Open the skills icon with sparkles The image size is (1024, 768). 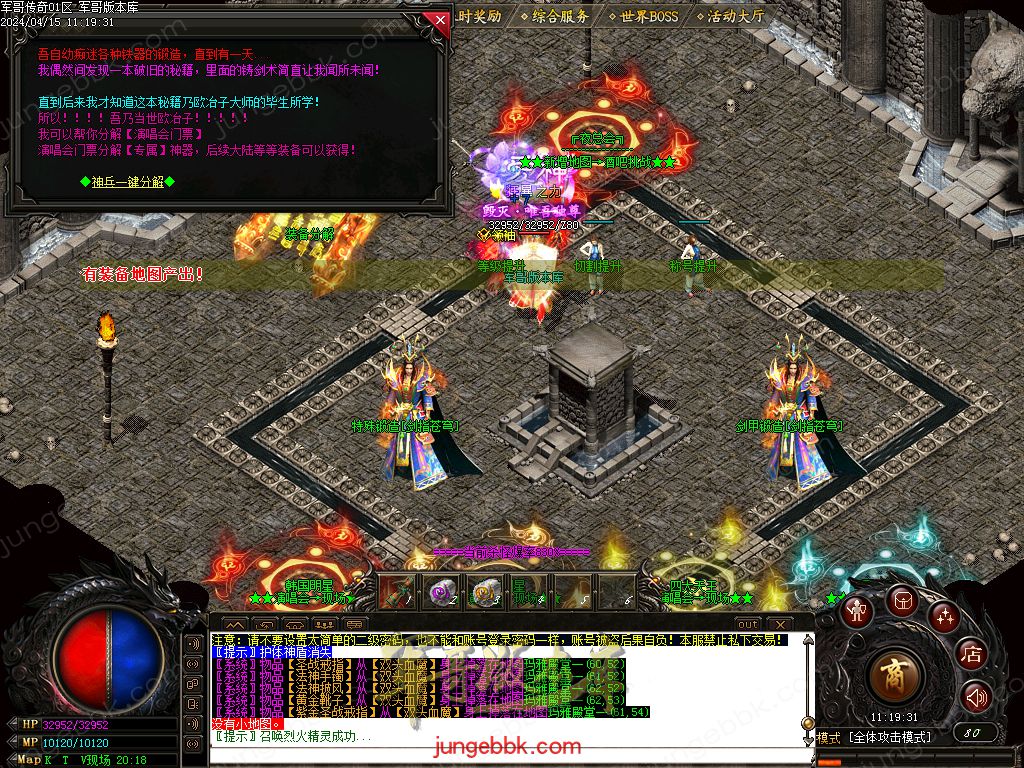(x=944, y=615)
